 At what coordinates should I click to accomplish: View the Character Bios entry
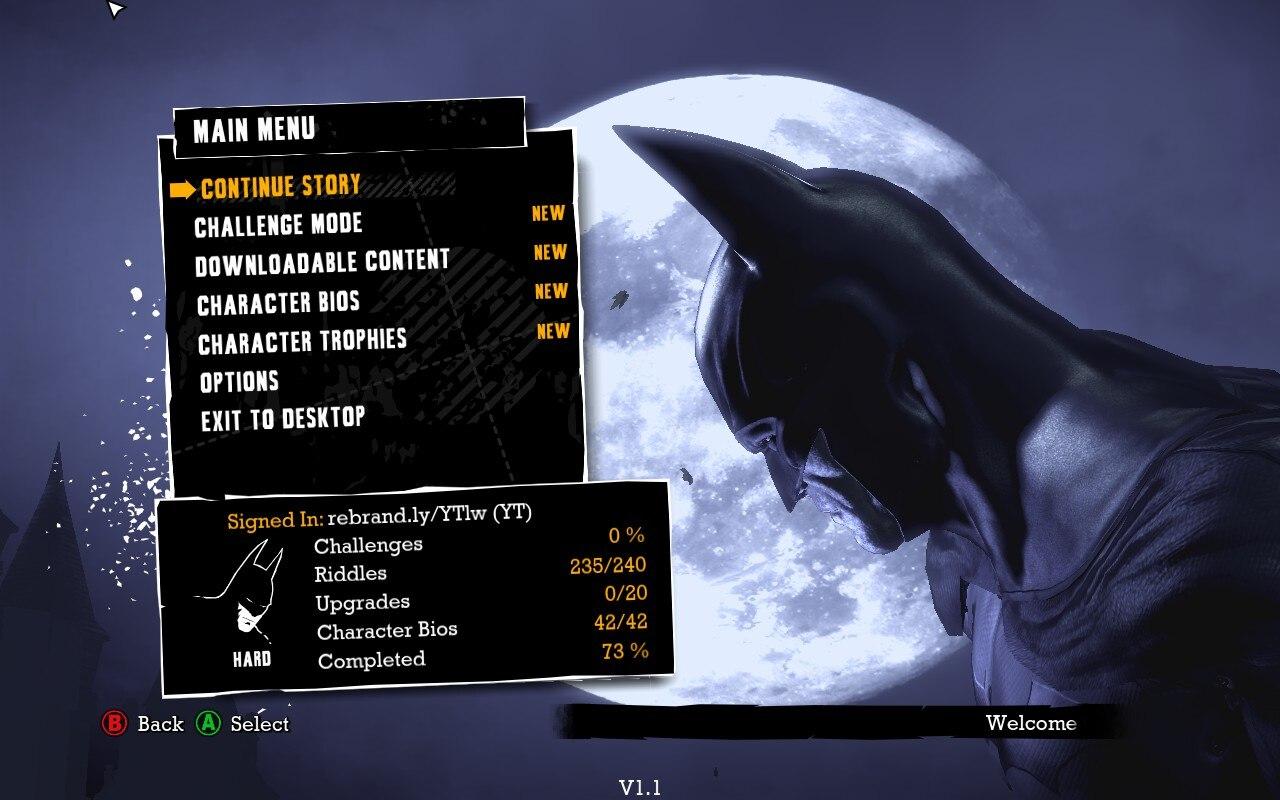tap(278, 303)
